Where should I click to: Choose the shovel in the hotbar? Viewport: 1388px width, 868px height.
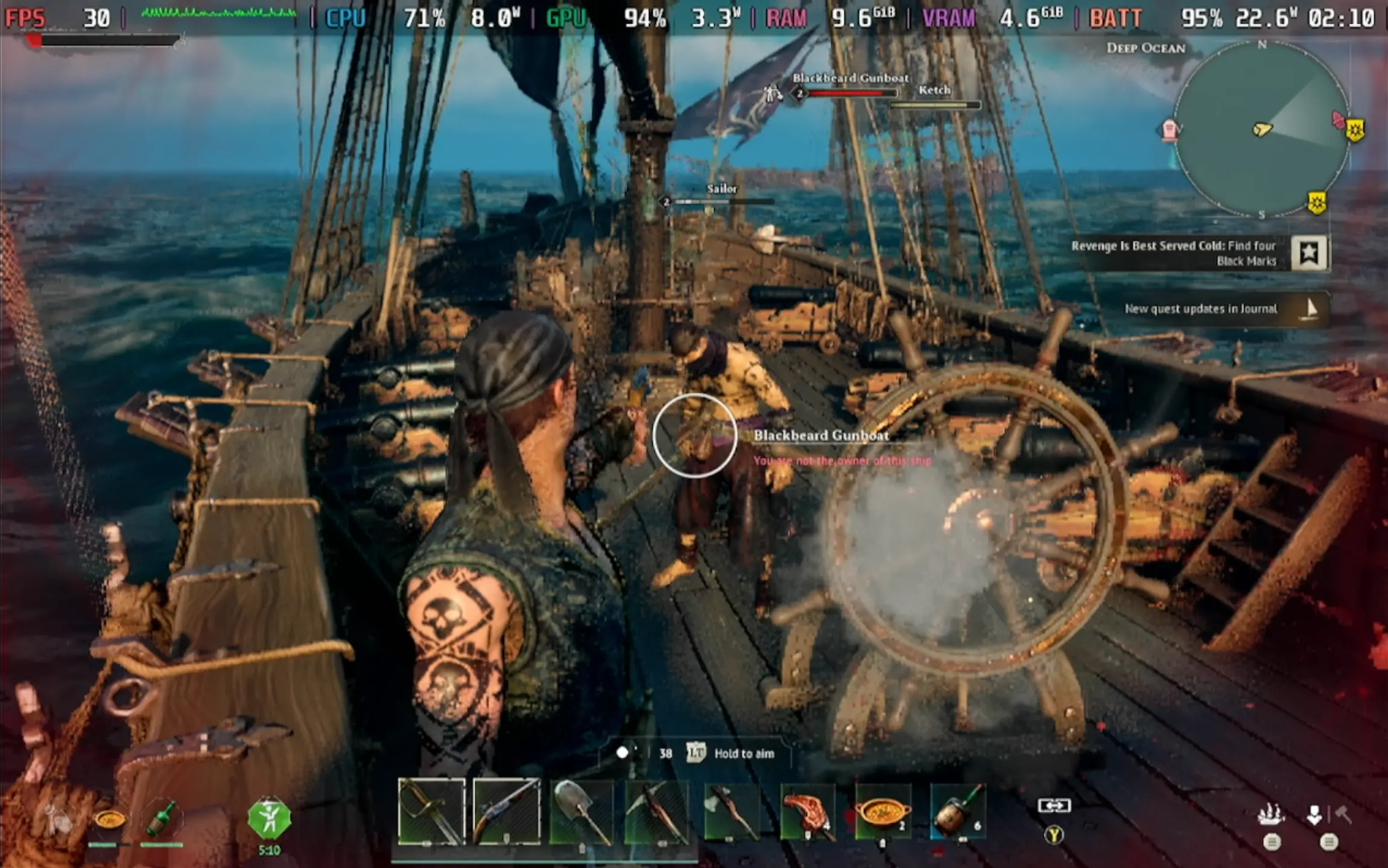pos(582,811)
